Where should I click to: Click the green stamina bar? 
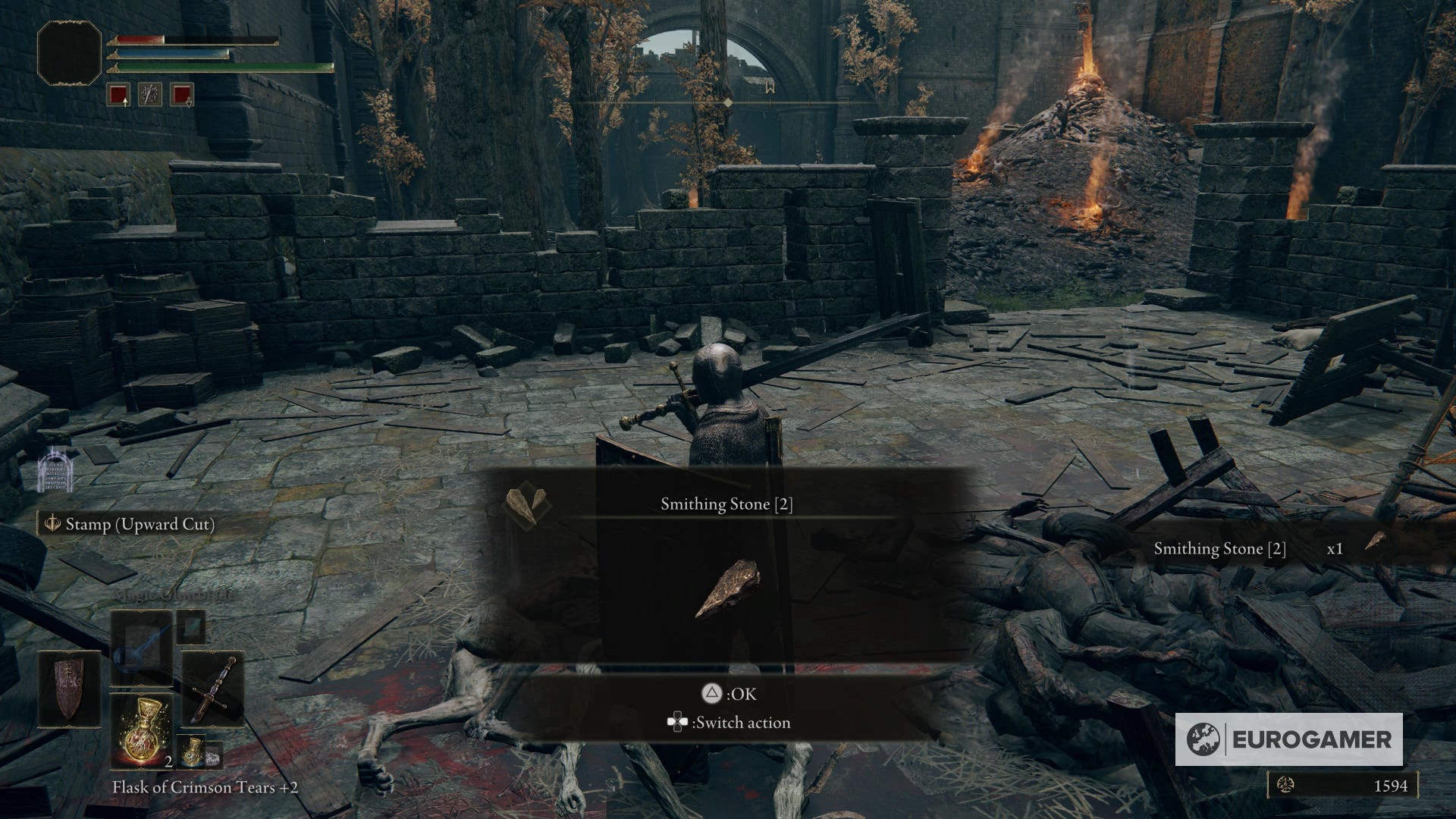[x=220, y=66]
